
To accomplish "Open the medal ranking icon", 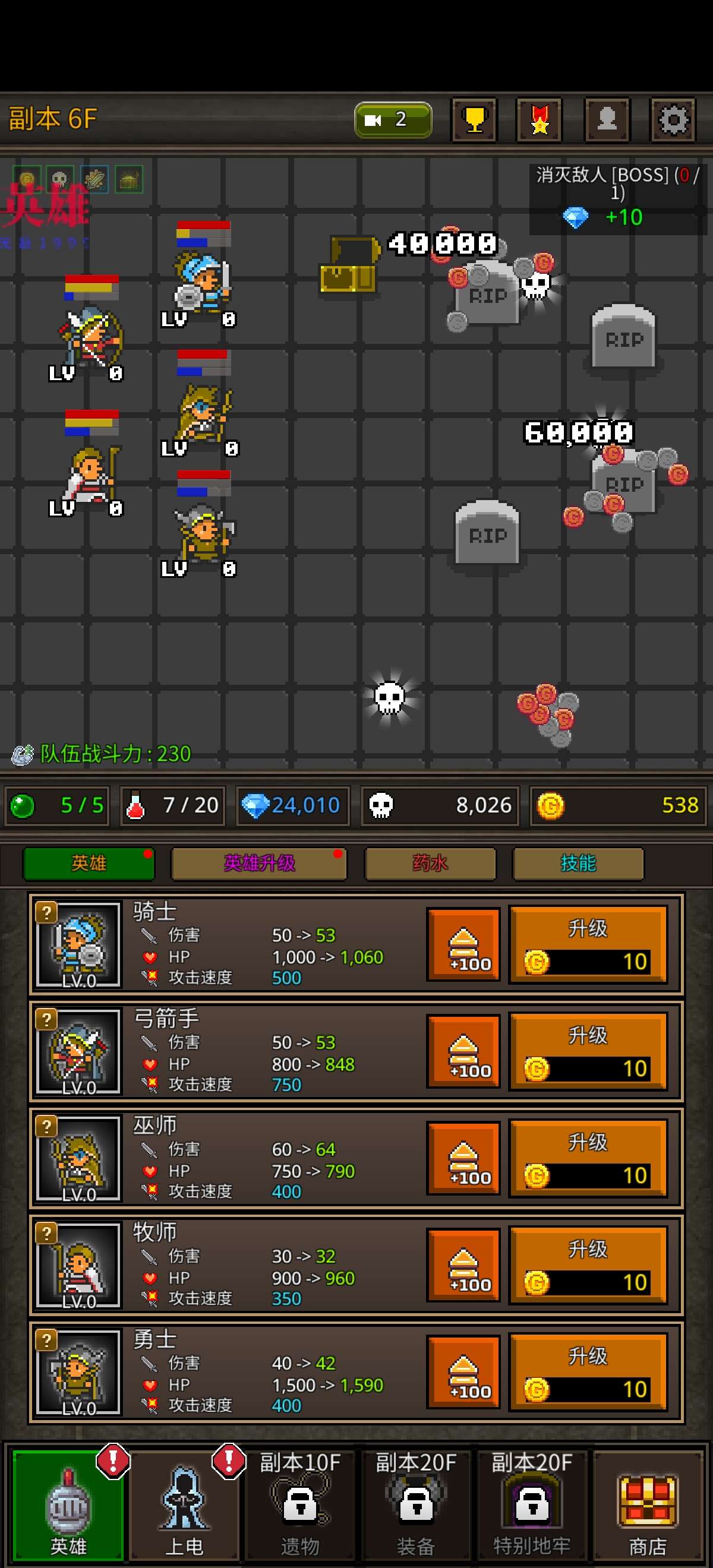I will pos(540,120).
